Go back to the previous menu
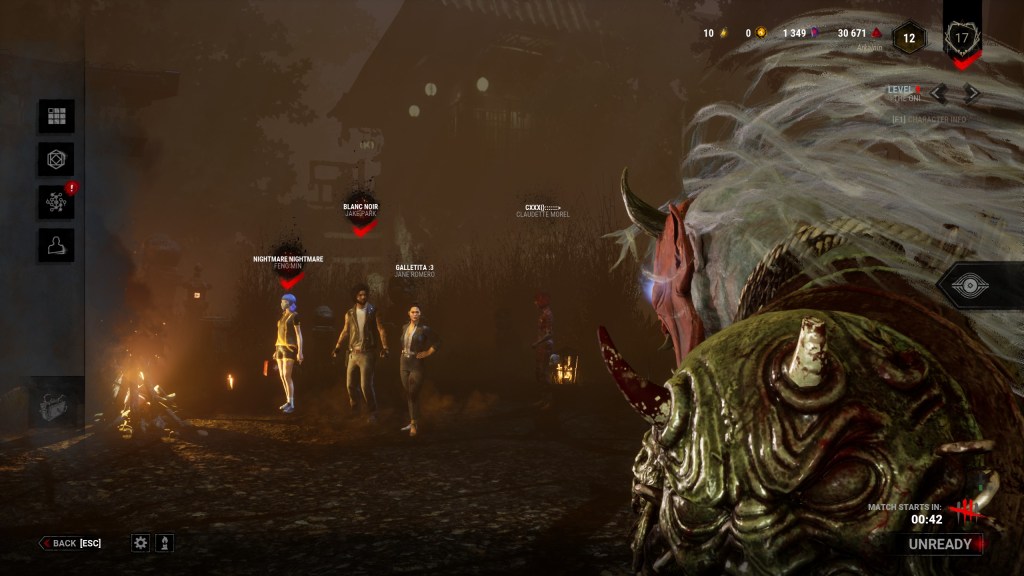The image size is (1024, 576). coord(70,543)
